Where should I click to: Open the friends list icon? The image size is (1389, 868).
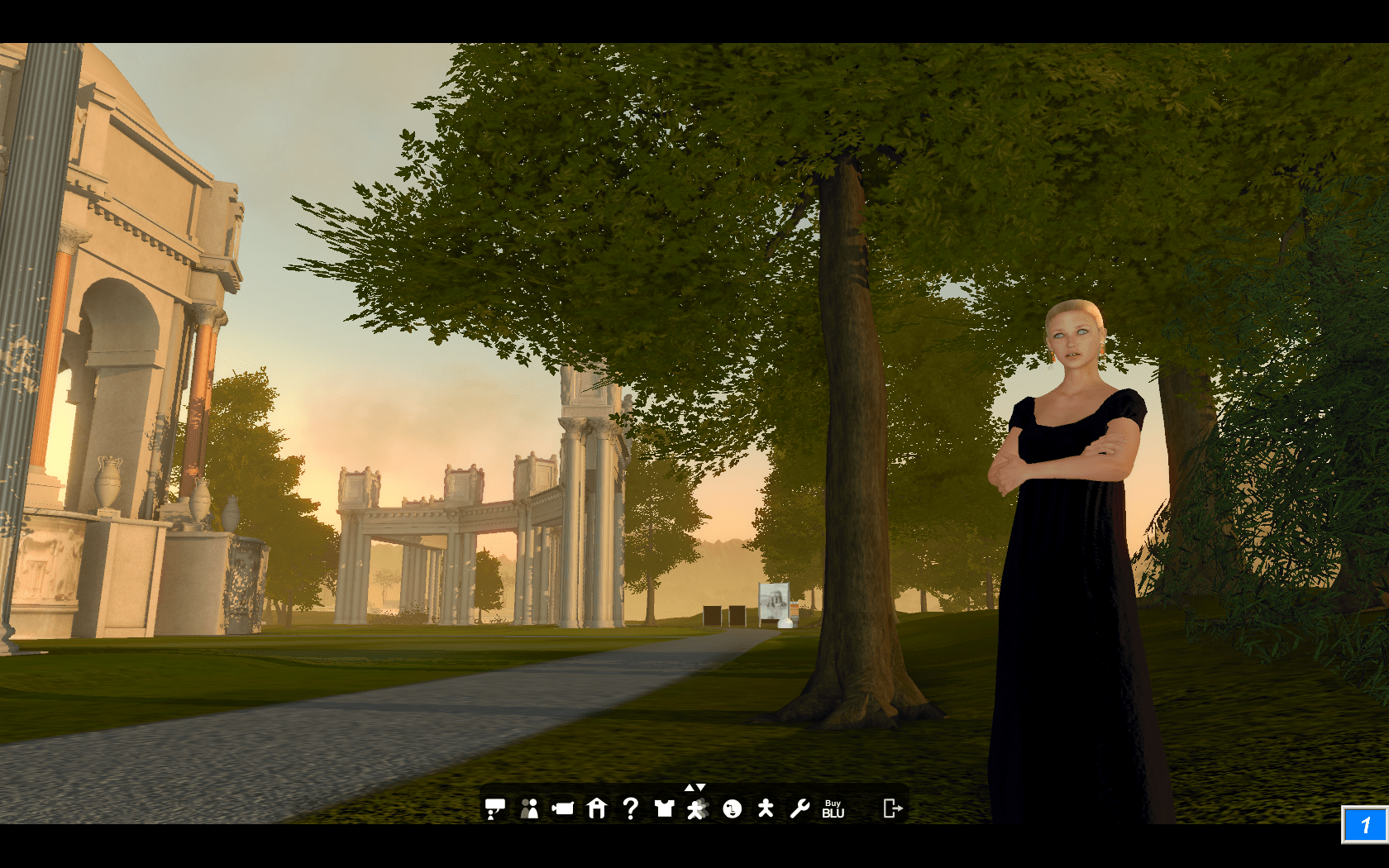[x=529, y=808]
